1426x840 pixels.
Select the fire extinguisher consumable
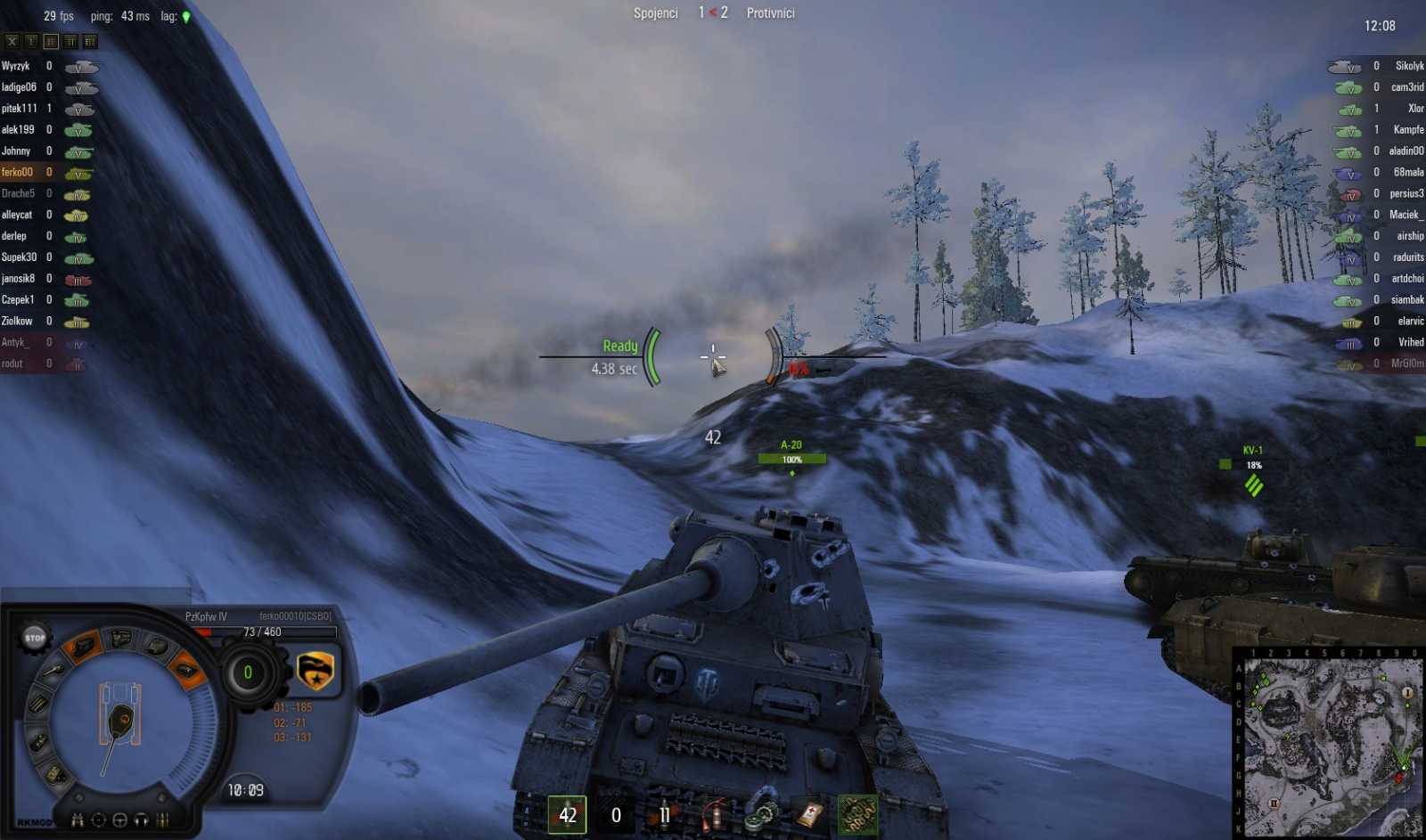pos(713,815)
